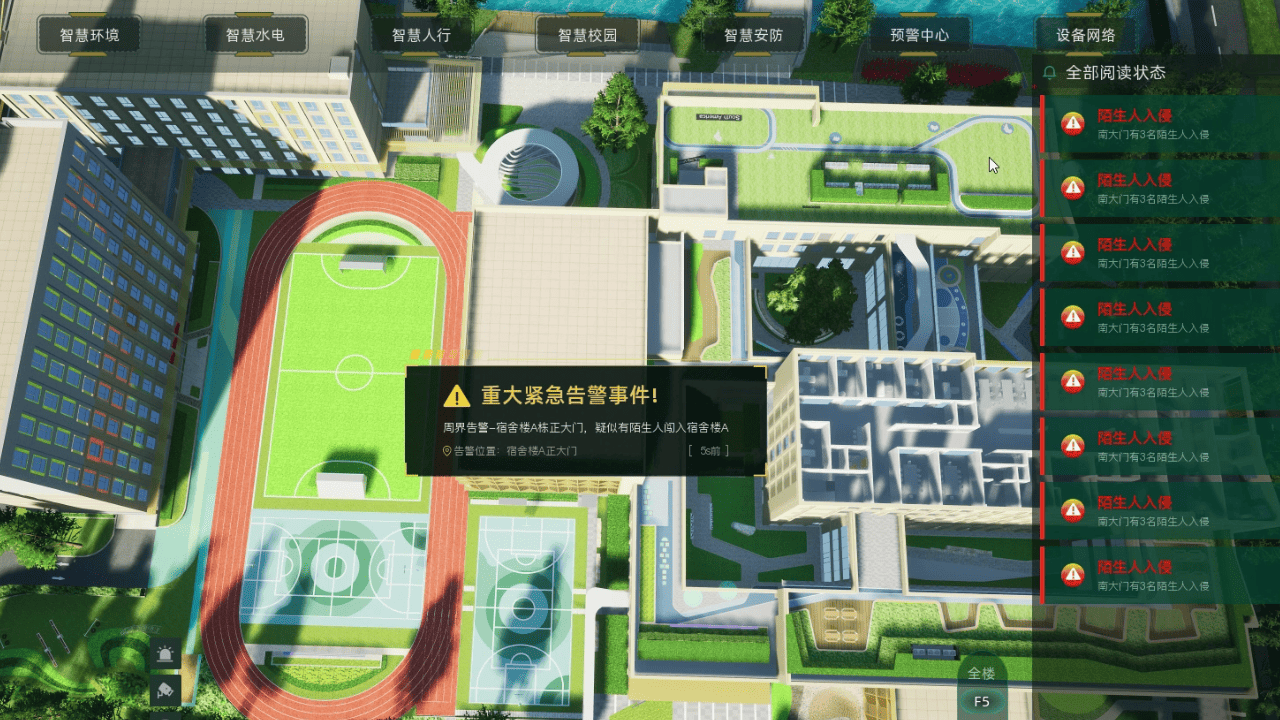
Task: Open the second 陌生人入侵 alert entry
Action: (1150, 186)
